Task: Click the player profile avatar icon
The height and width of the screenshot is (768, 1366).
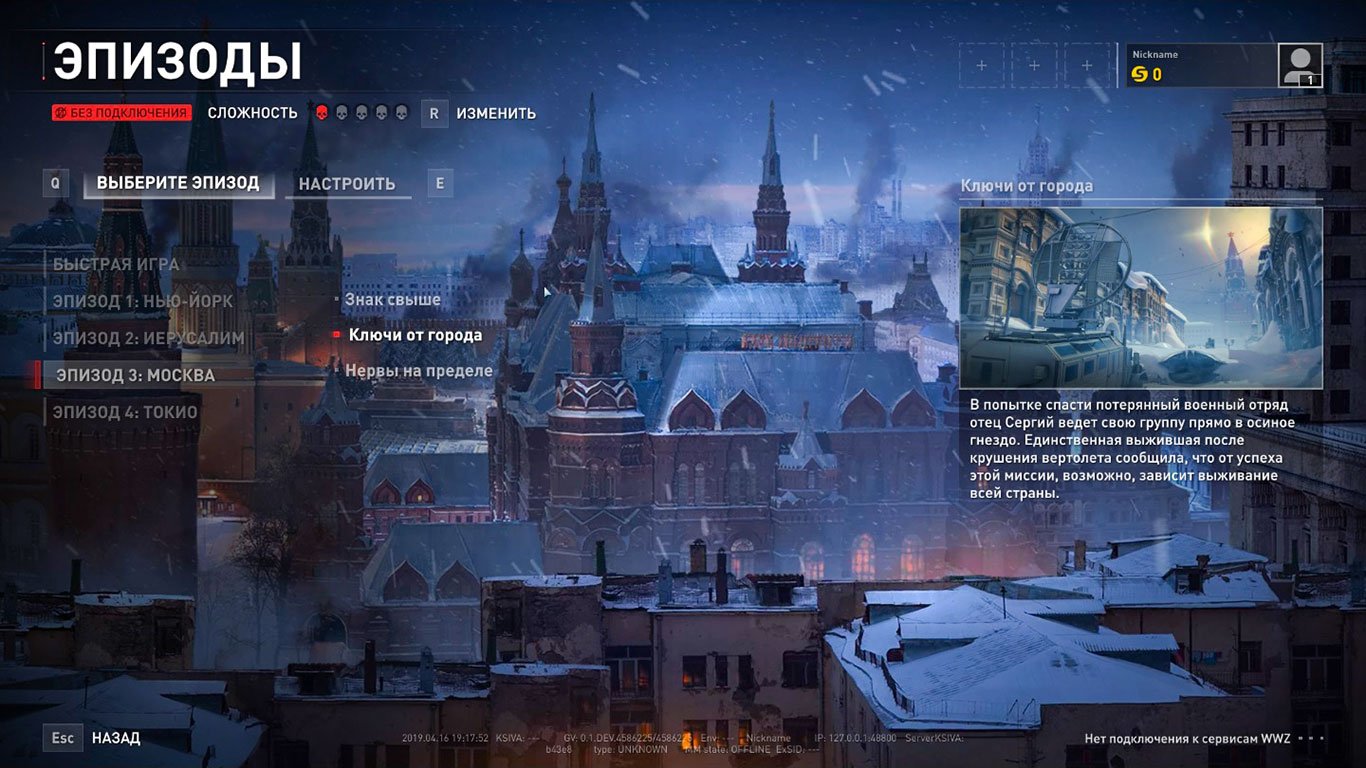Action: (x=1301, y=63)
